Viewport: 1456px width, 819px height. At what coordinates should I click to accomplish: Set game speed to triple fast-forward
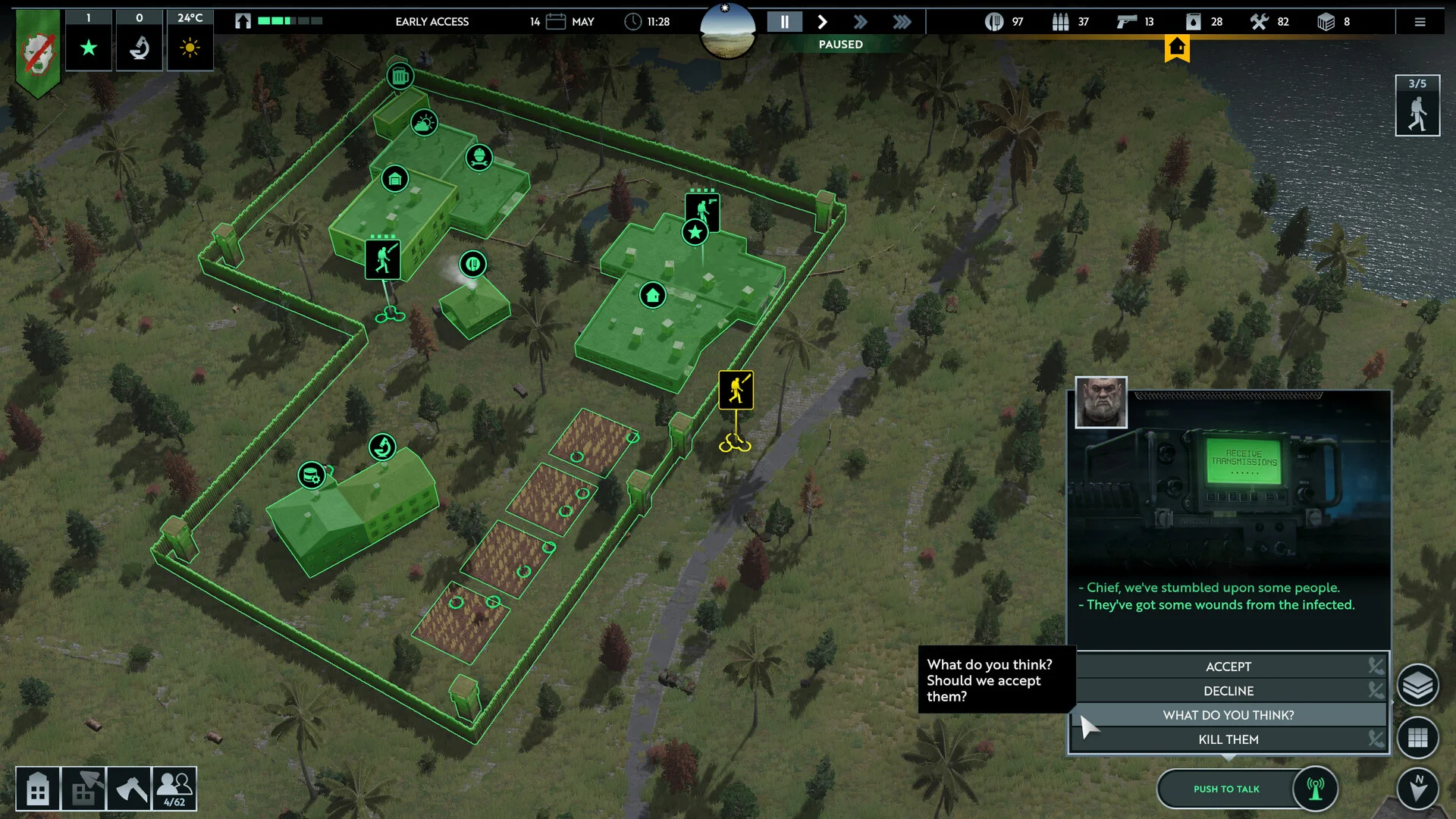coord(902,22)
